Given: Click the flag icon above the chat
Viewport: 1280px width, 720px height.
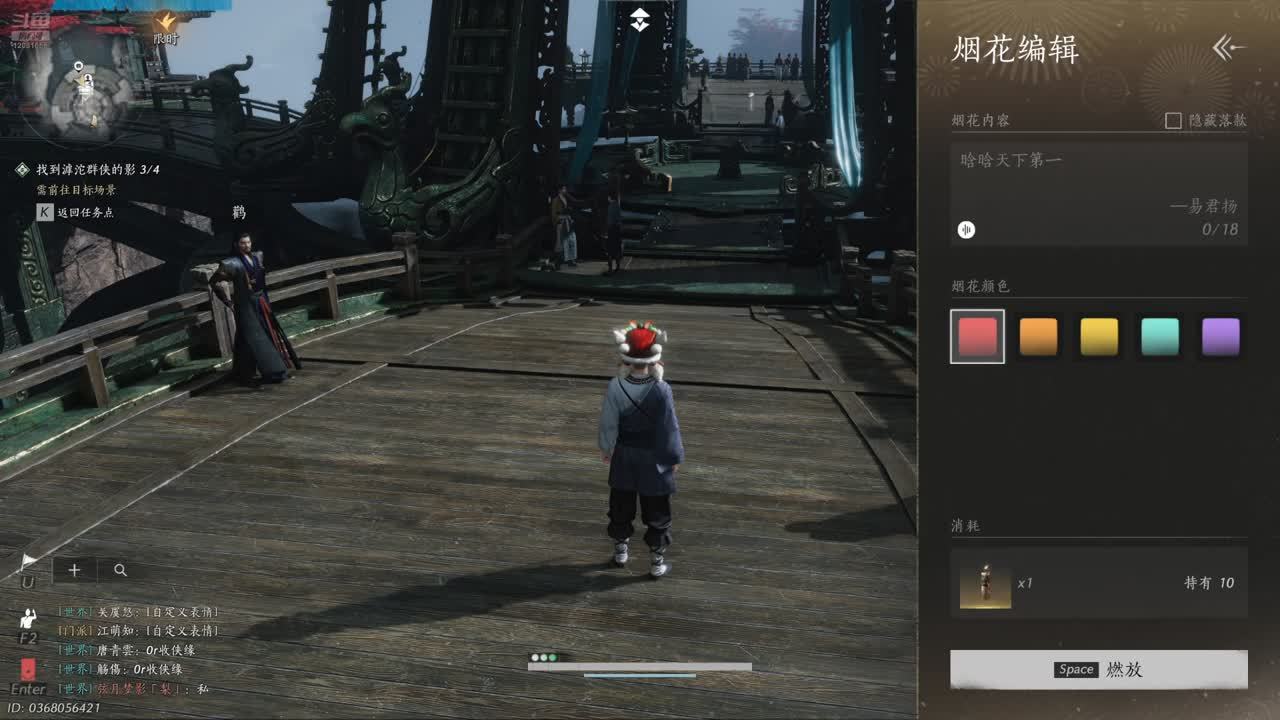Looking at the screenshot, I should point(28,564).
